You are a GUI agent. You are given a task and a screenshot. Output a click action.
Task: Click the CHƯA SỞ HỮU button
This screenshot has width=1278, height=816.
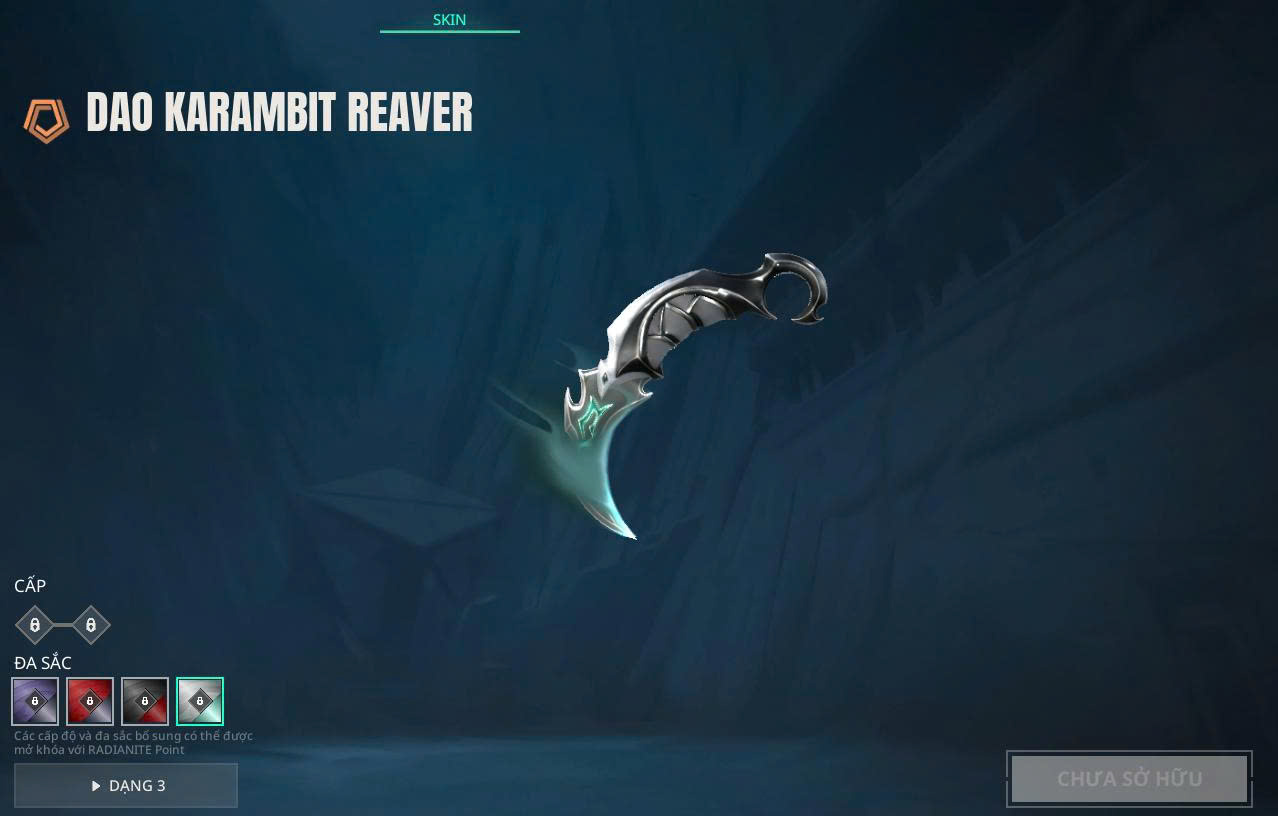pos(1129,778)
